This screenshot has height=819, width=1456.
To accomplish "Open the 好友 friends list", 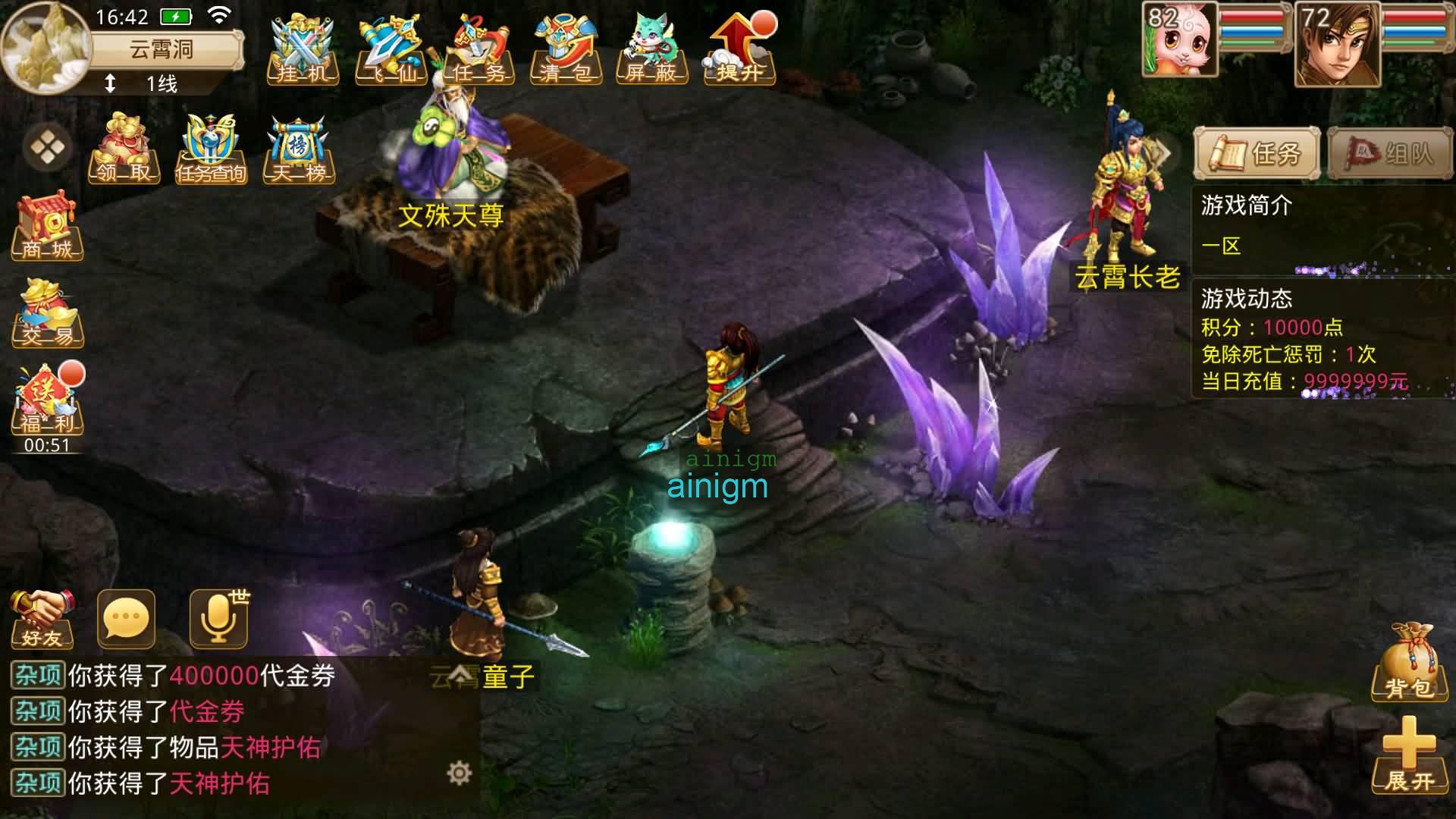I will (x=42, y=620).
